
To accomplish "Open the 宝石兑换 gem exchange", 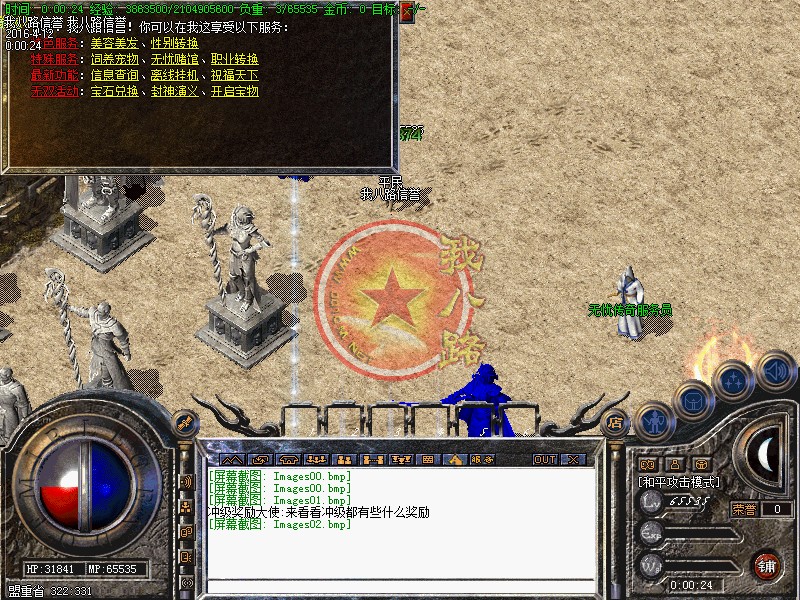I will click(115, 91).
